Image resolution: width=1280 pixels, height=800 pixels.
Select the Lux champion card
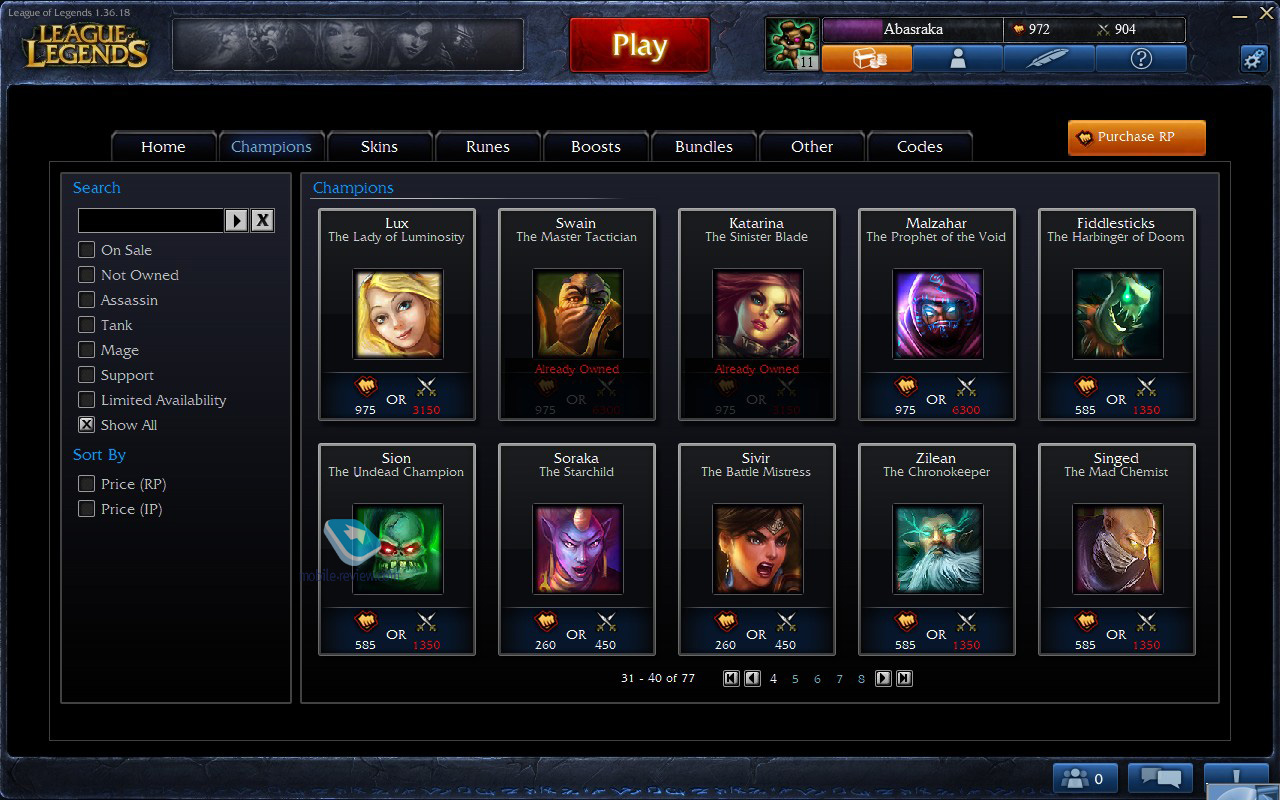(397, 314)
